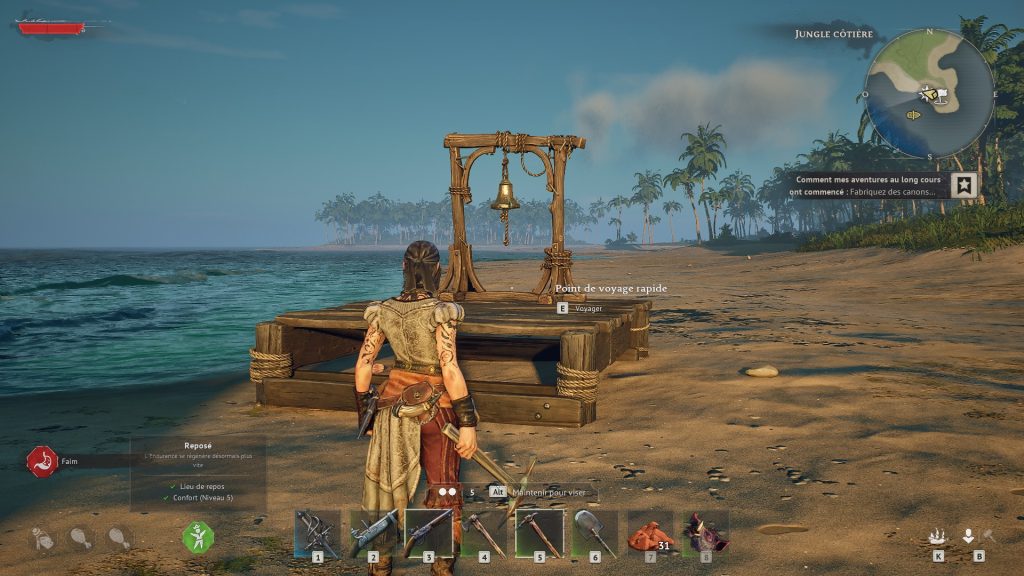The image size is (1024, 576).
Task: Equip the shovel in hotbar slot 6
Action: pyautogui.click(x=595, y=531)
